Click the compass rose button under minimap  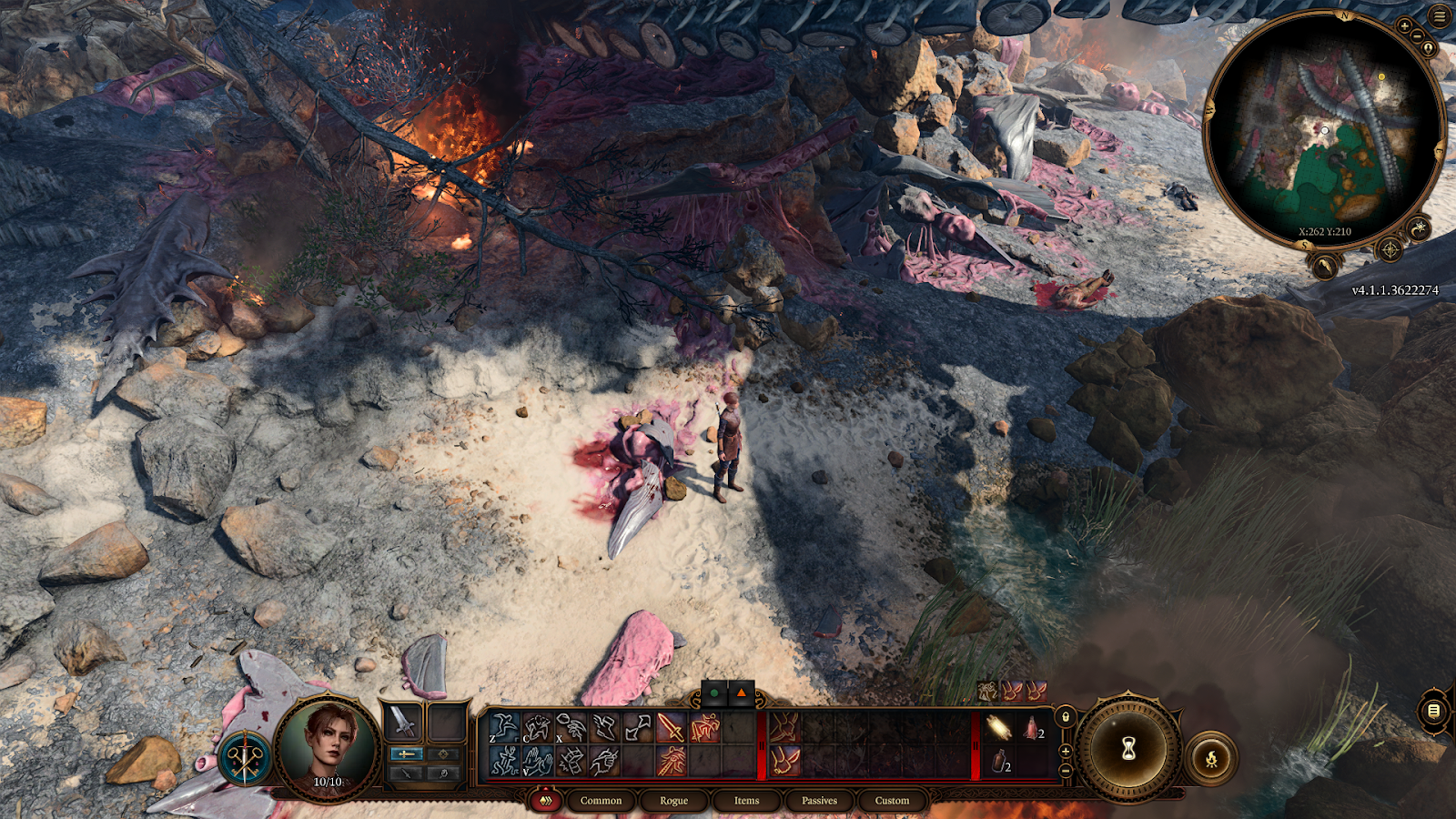pos(1390,248)
